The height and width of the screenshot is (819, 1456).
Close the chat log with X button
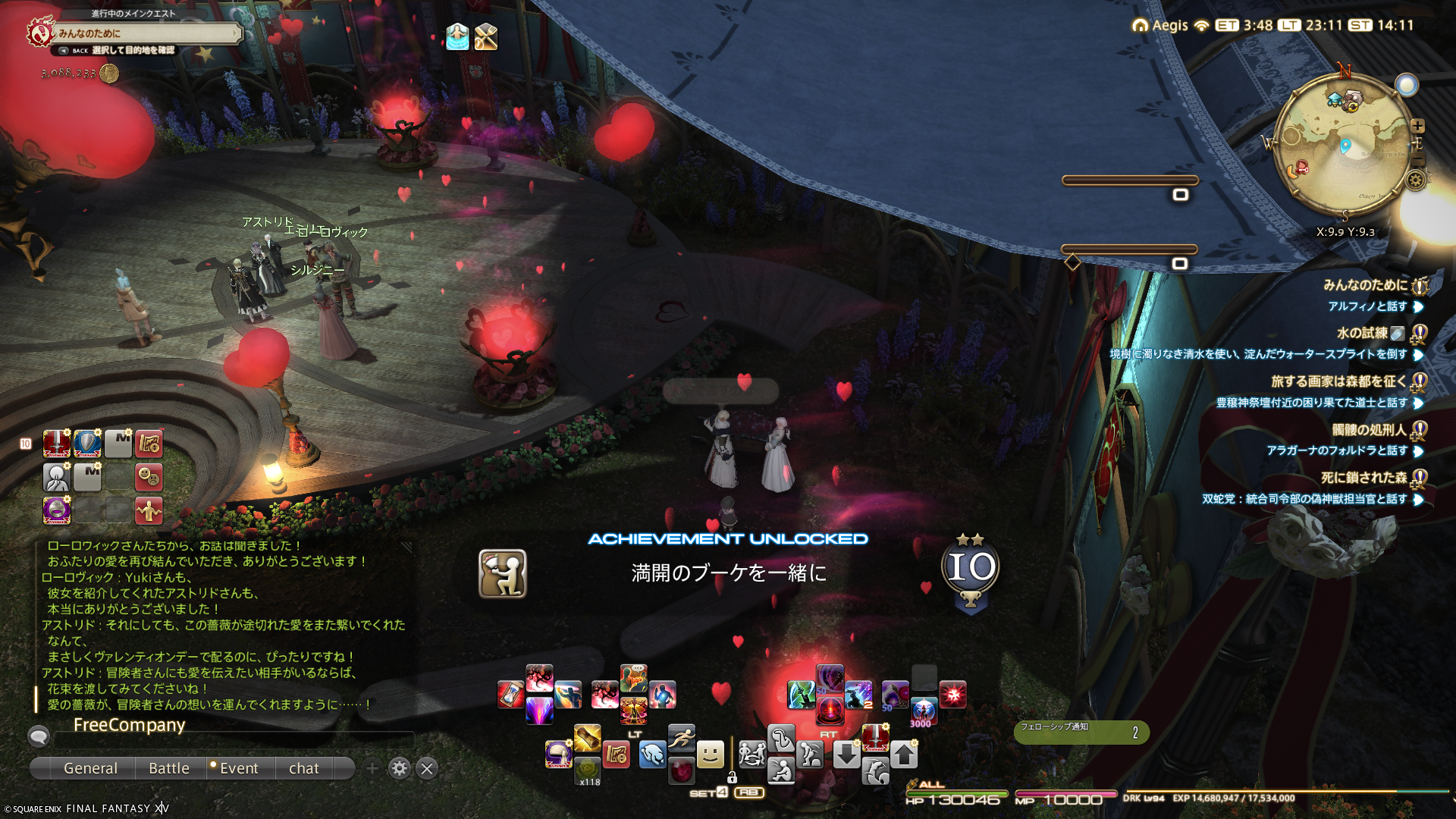pos(427,768)
